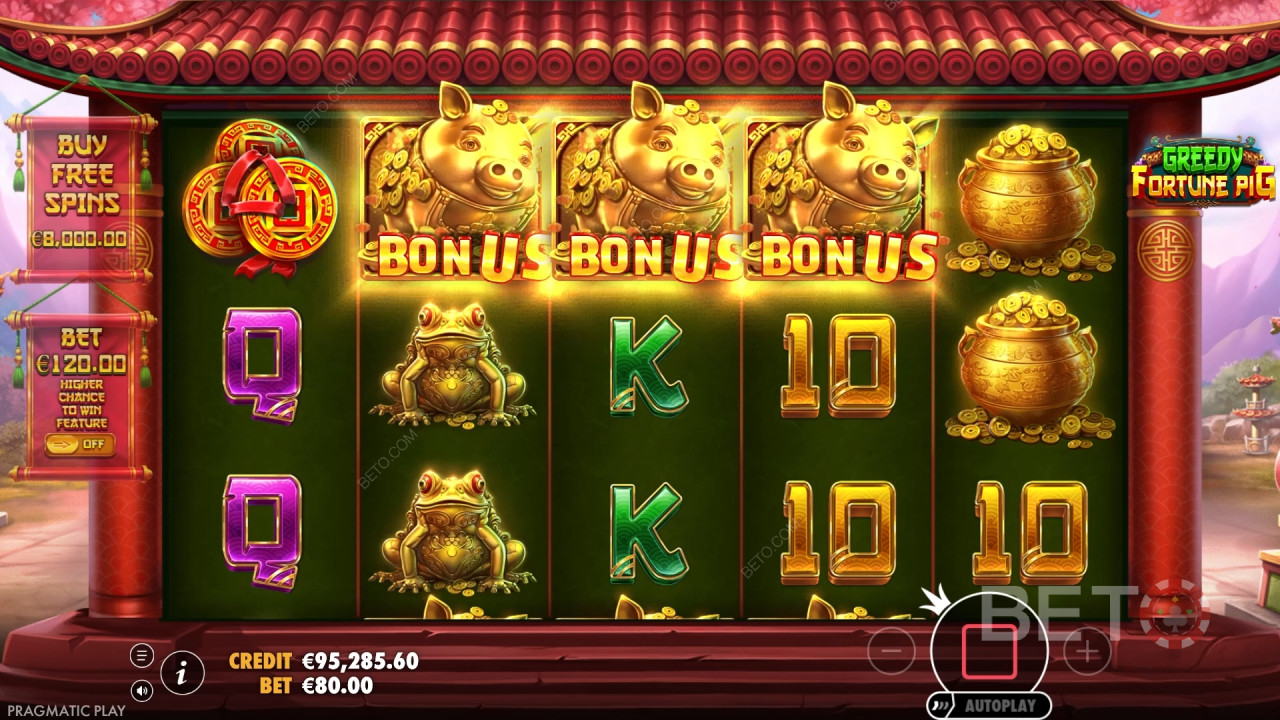Decrease the bet using the minus icon
This screenshot has width=1280, height=720.
[x=890, y=652]
